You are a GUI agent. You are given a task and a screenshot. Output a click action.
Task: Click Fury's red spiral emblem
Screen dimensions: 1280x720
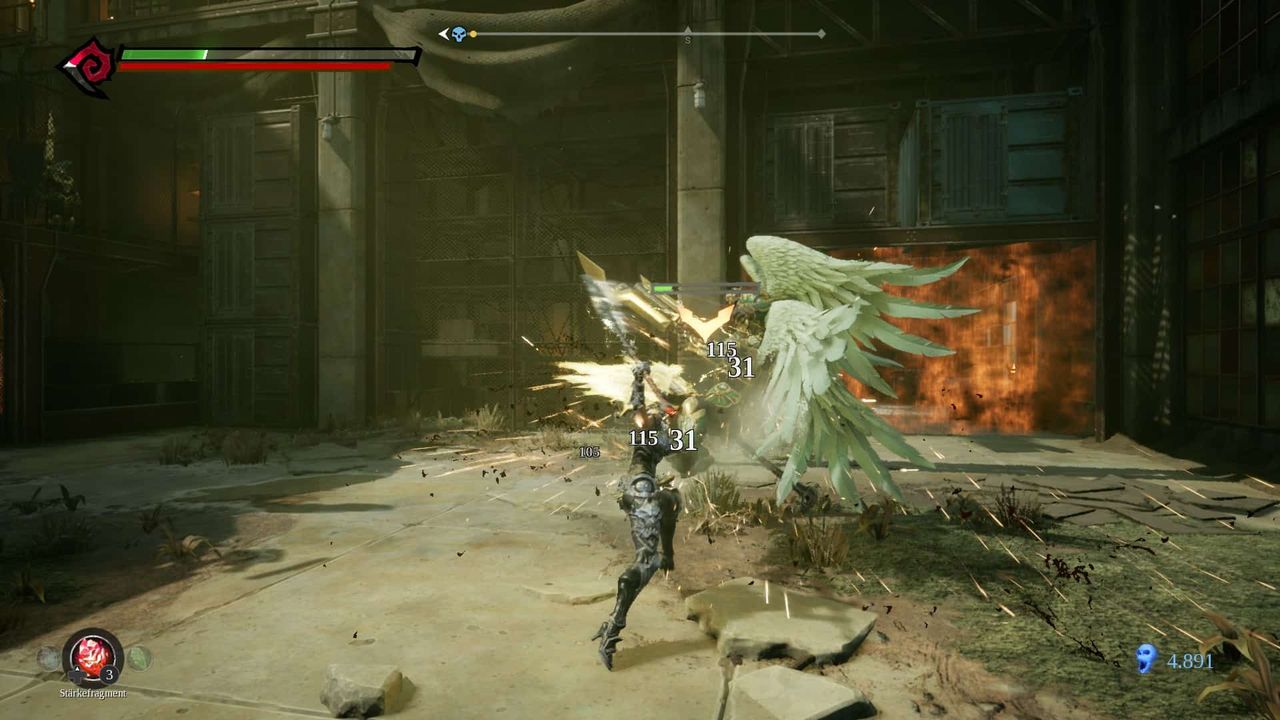[88, 66]
